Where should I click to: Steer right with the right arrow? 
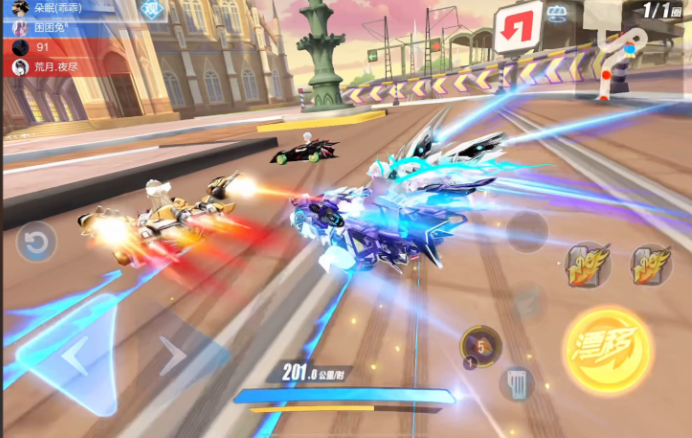pos(172,355)
